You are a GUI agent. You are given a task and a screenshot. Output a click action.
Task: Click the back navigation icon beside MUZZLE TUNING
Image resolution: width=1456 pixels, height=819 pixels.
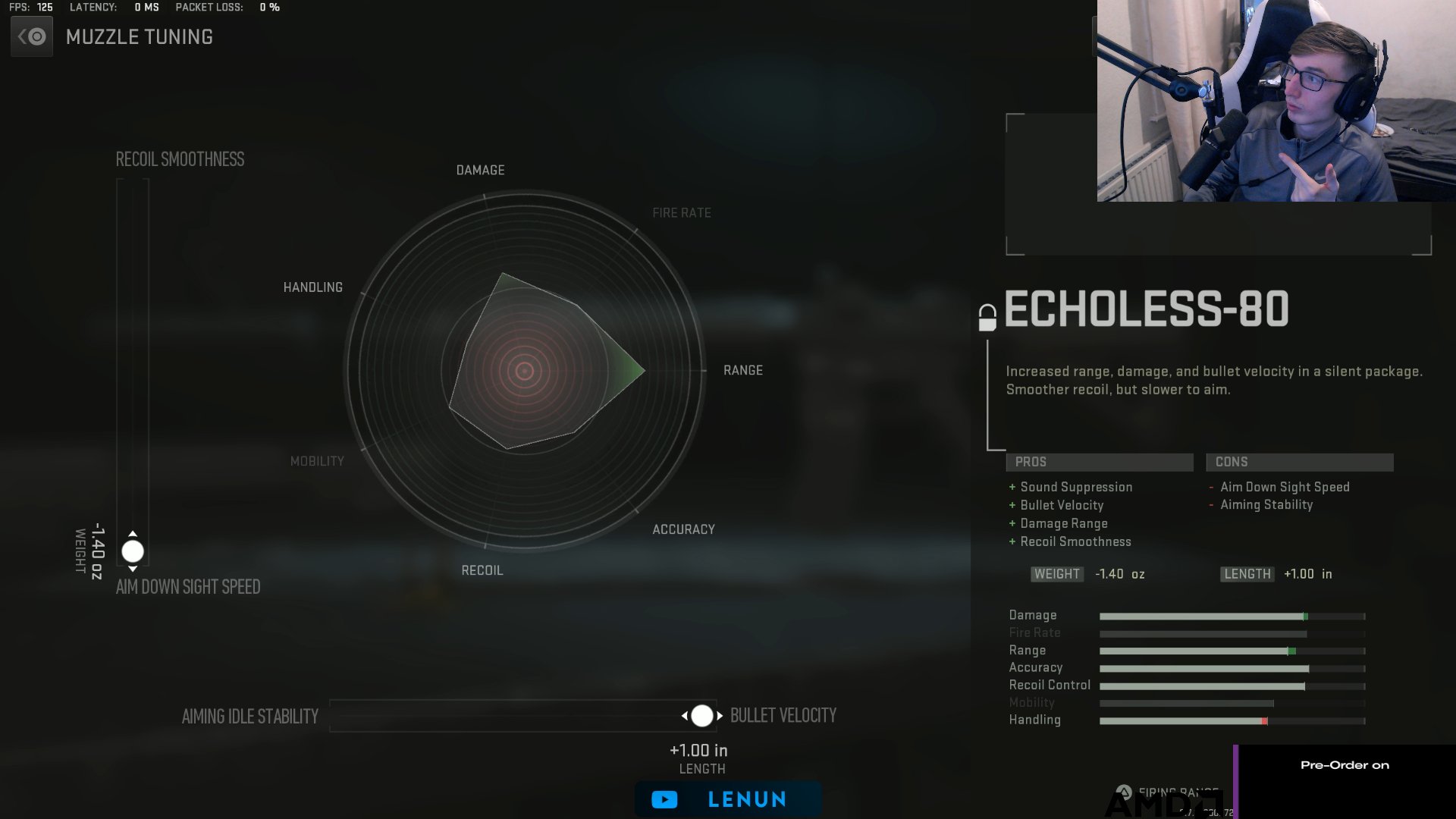click(x=31, y=36)
